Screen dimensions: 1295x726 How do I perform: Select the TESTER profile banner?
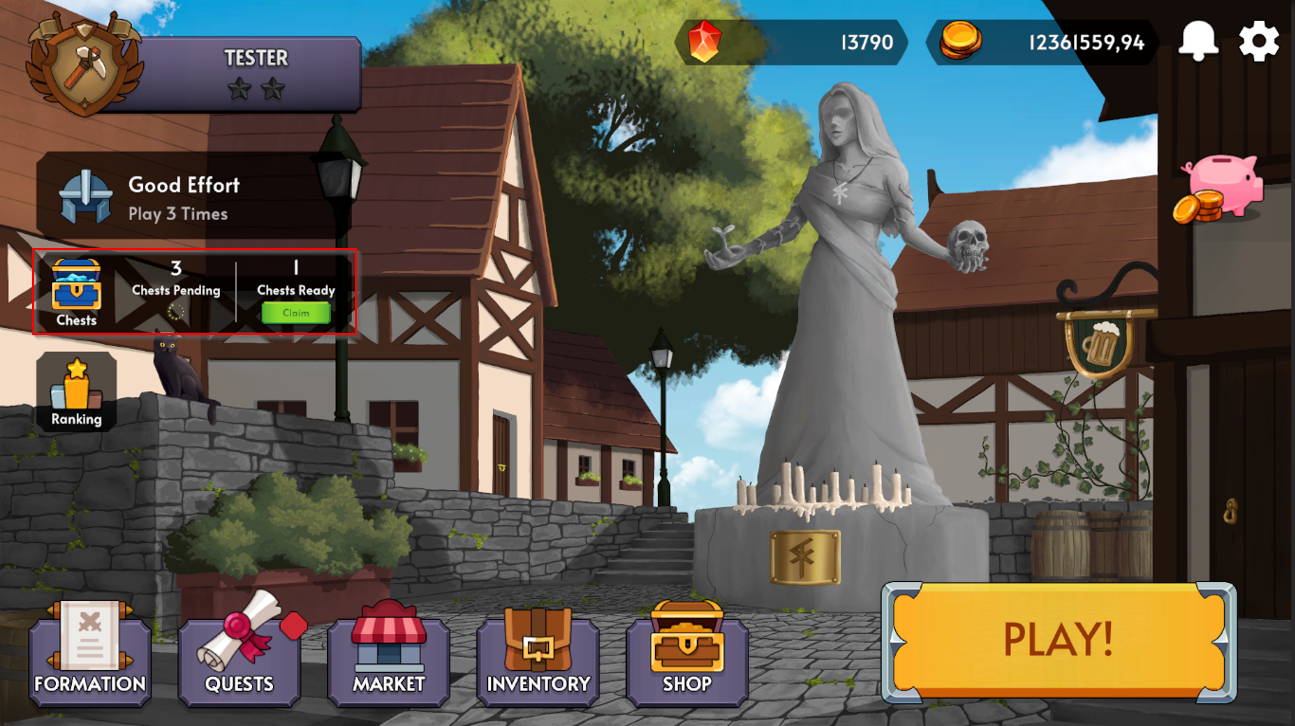[x=255, y=58]
